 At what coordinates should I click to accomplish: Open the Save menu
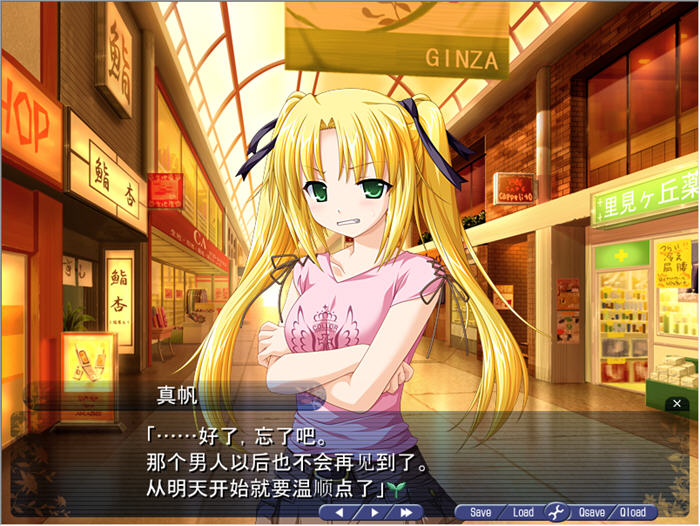coord(481,512)
